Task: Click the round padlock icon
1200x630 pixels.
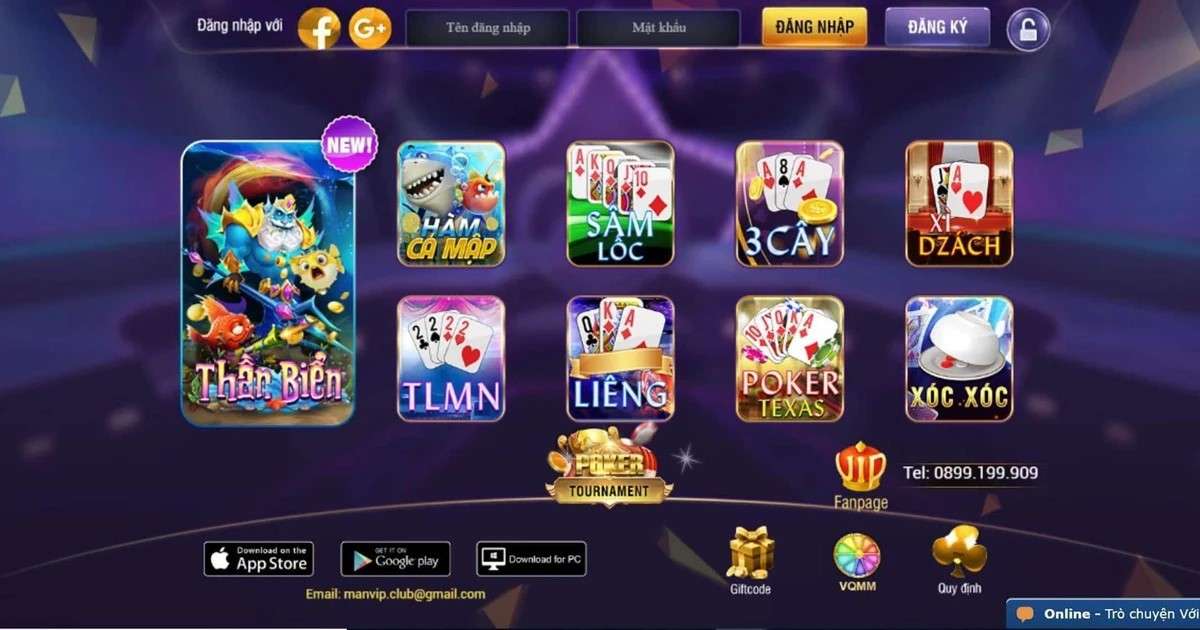Action: pos(1028,30)
